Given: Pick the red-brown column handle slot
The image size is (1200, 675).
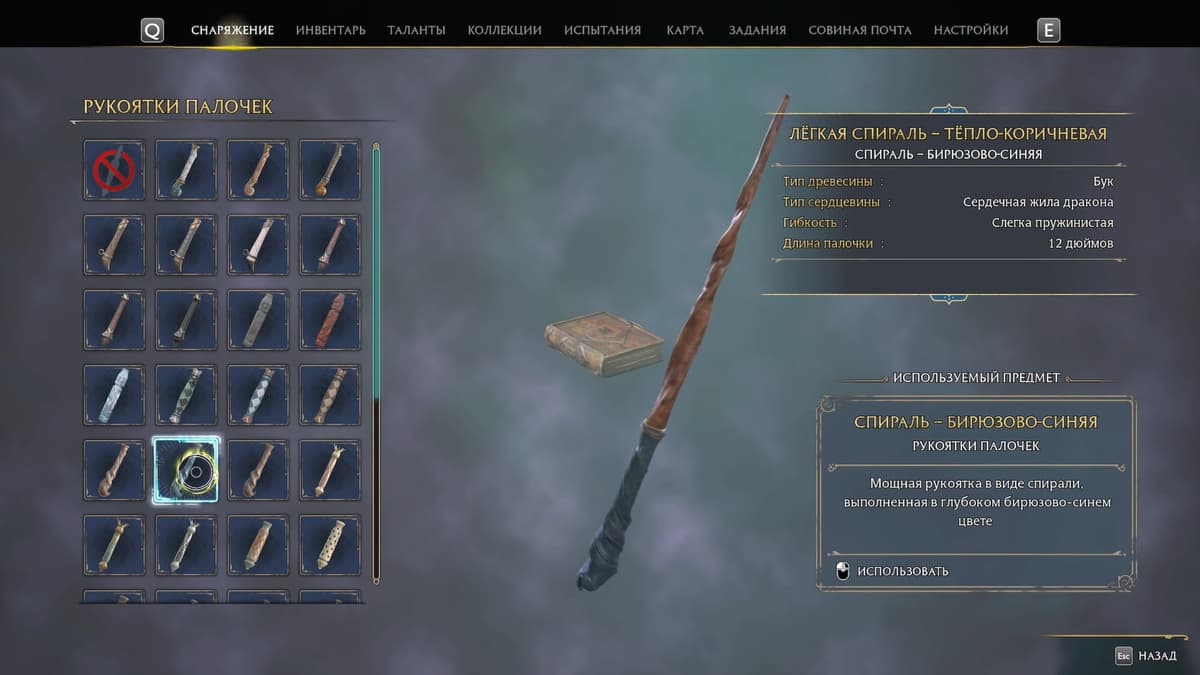Looking at the screenshot, I should [330, 320].
